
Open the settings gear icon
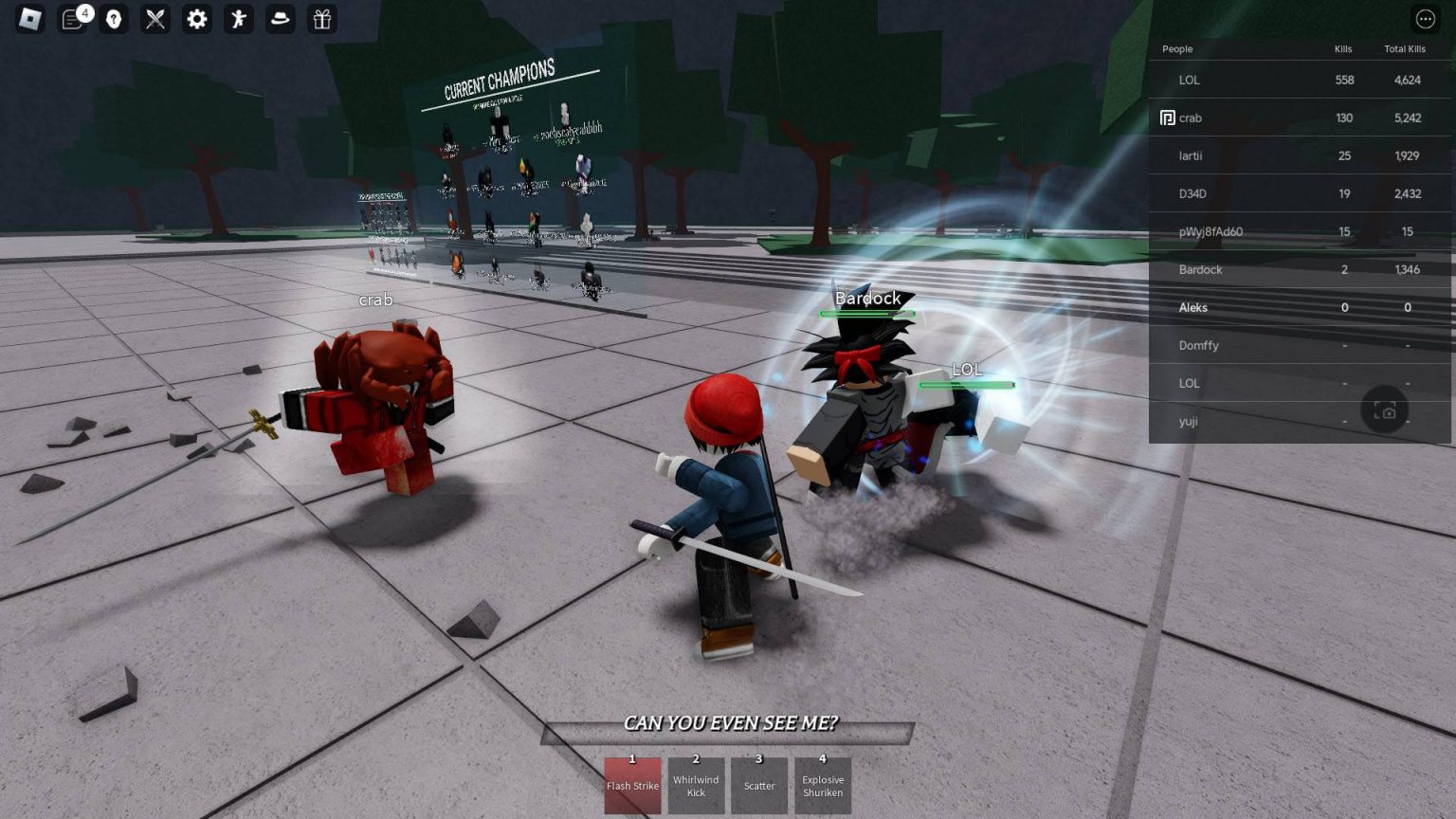pos(196,19)
